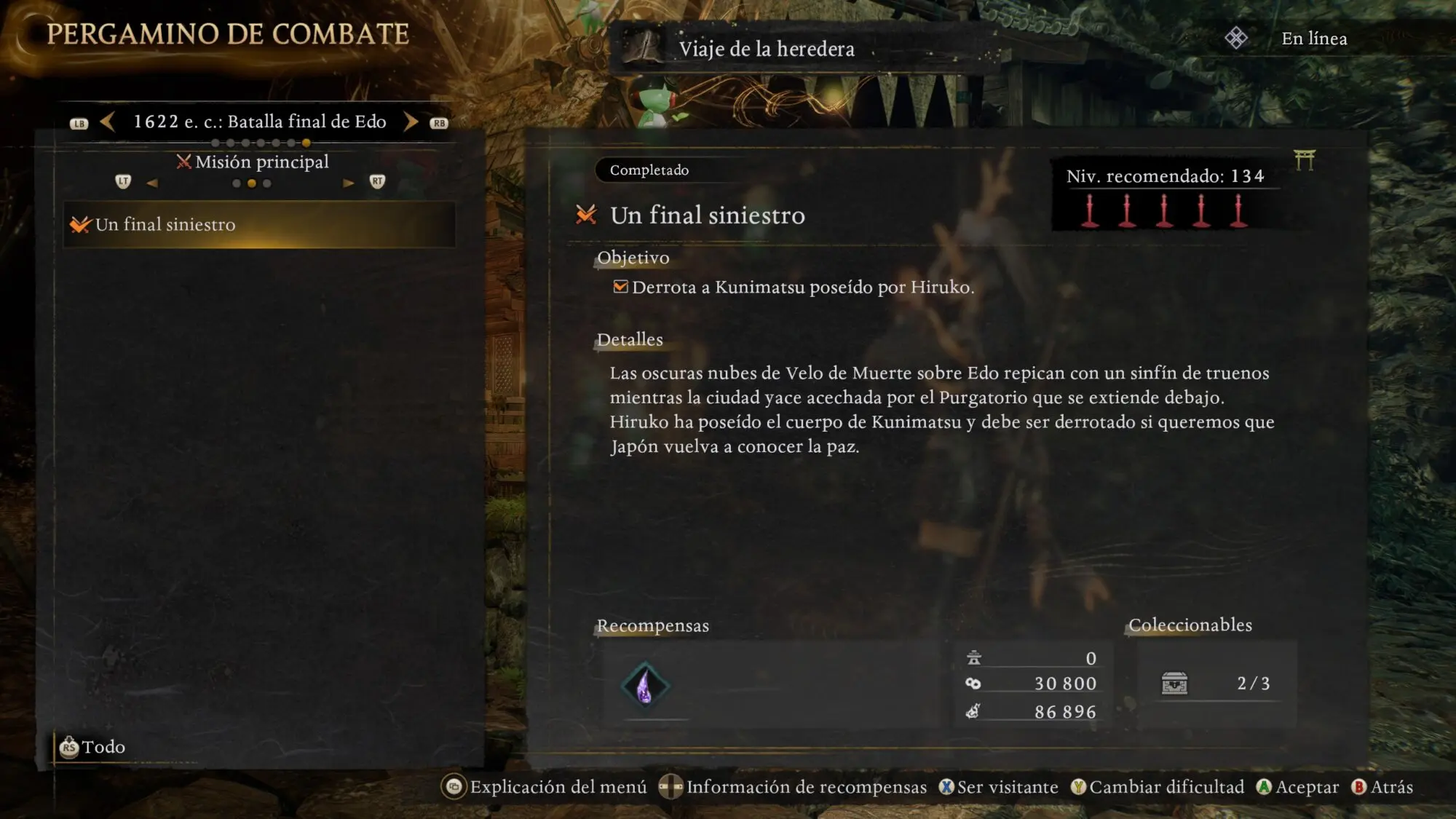Image resolution: width=1456 pixels, height=819 pixels.
Task: Switch to the previous mission type
Action: pyautogui.click(x=152, y=183)
